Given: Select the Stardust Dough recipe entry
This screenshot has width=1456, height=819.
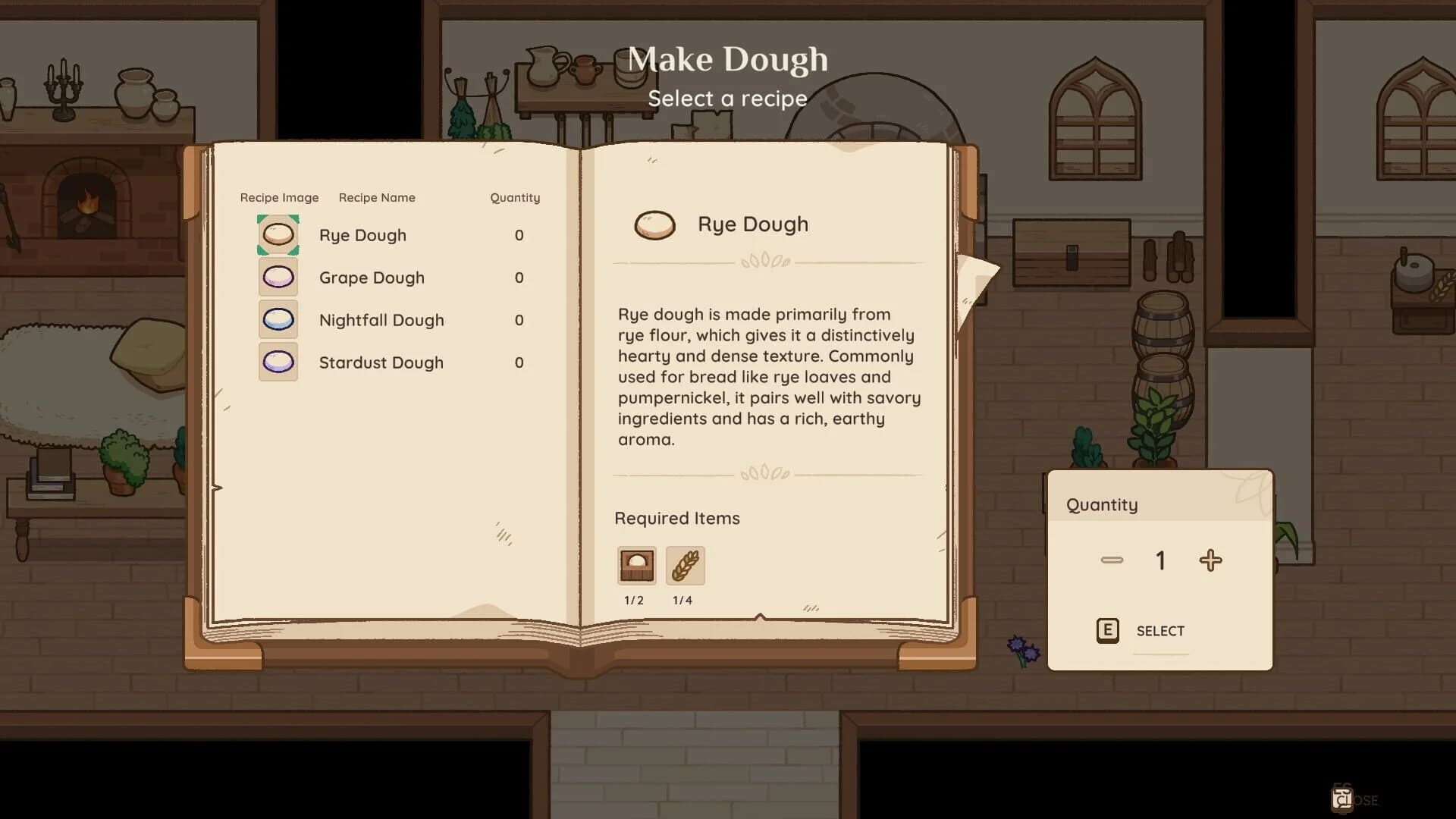Looking at the screenshot, I should point(381,362).
